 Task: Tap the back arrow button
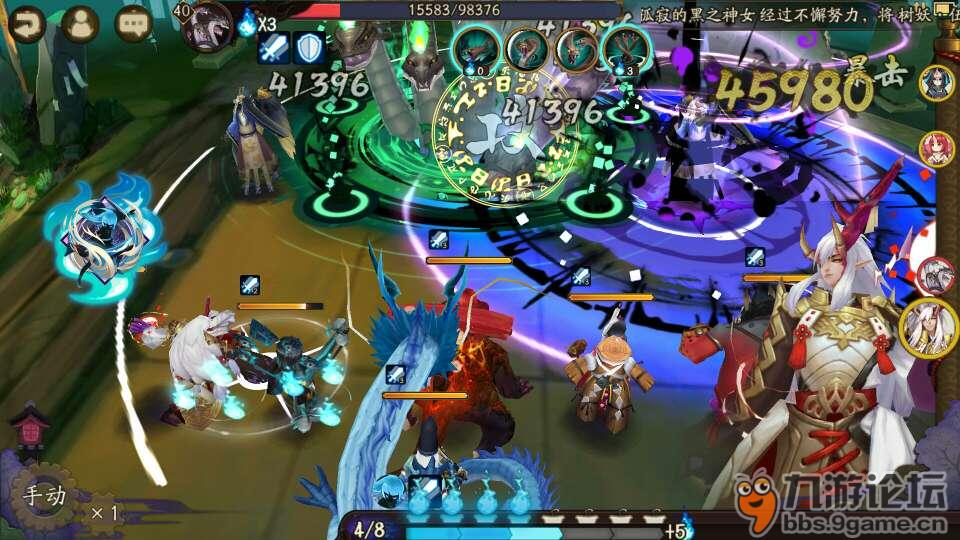pos(27,24)
